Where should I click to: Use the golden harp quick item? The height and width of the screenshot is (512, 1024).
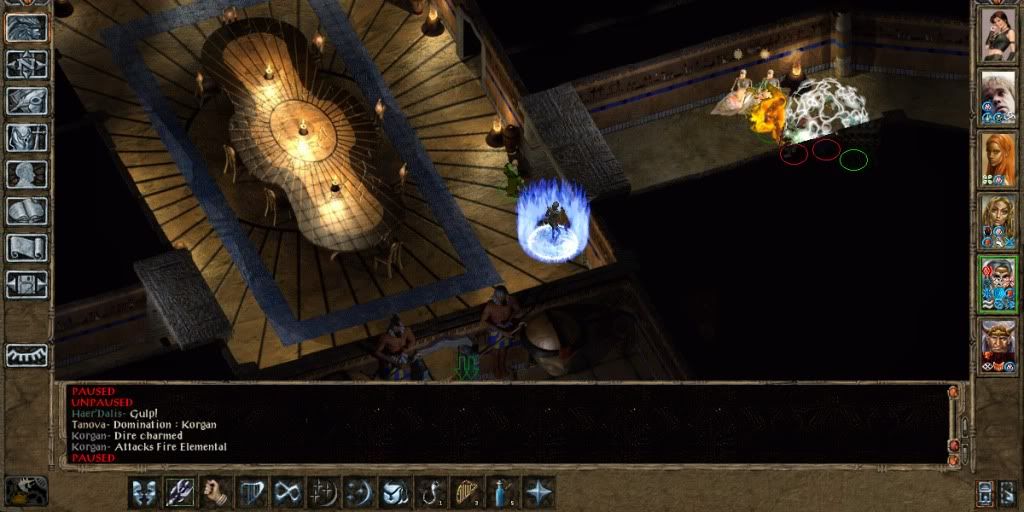466,492
